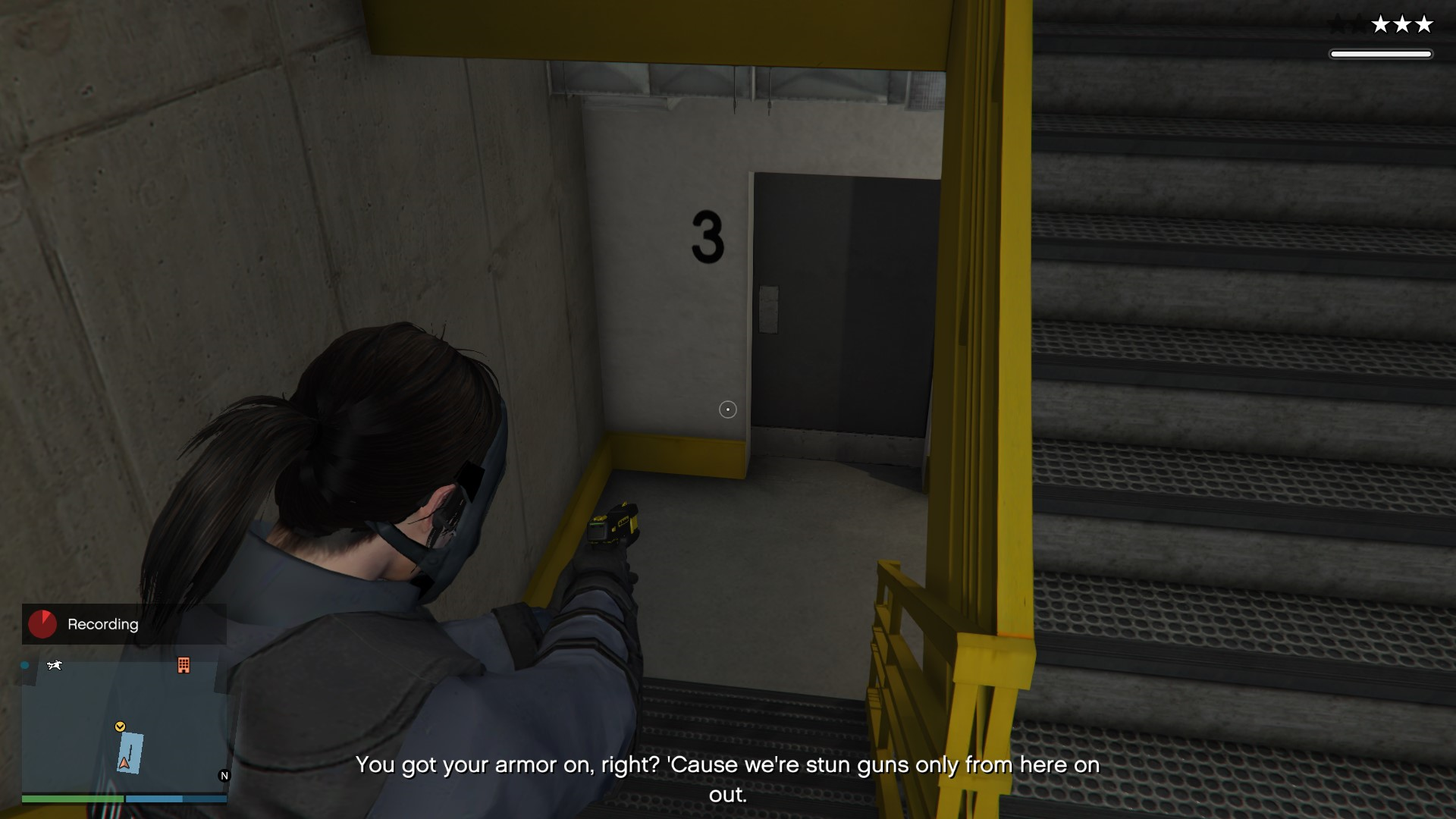The width and height of the screenshot is (1456, 819).
Task: Click the orange office building blip on minimap
Action: point(184,666)
